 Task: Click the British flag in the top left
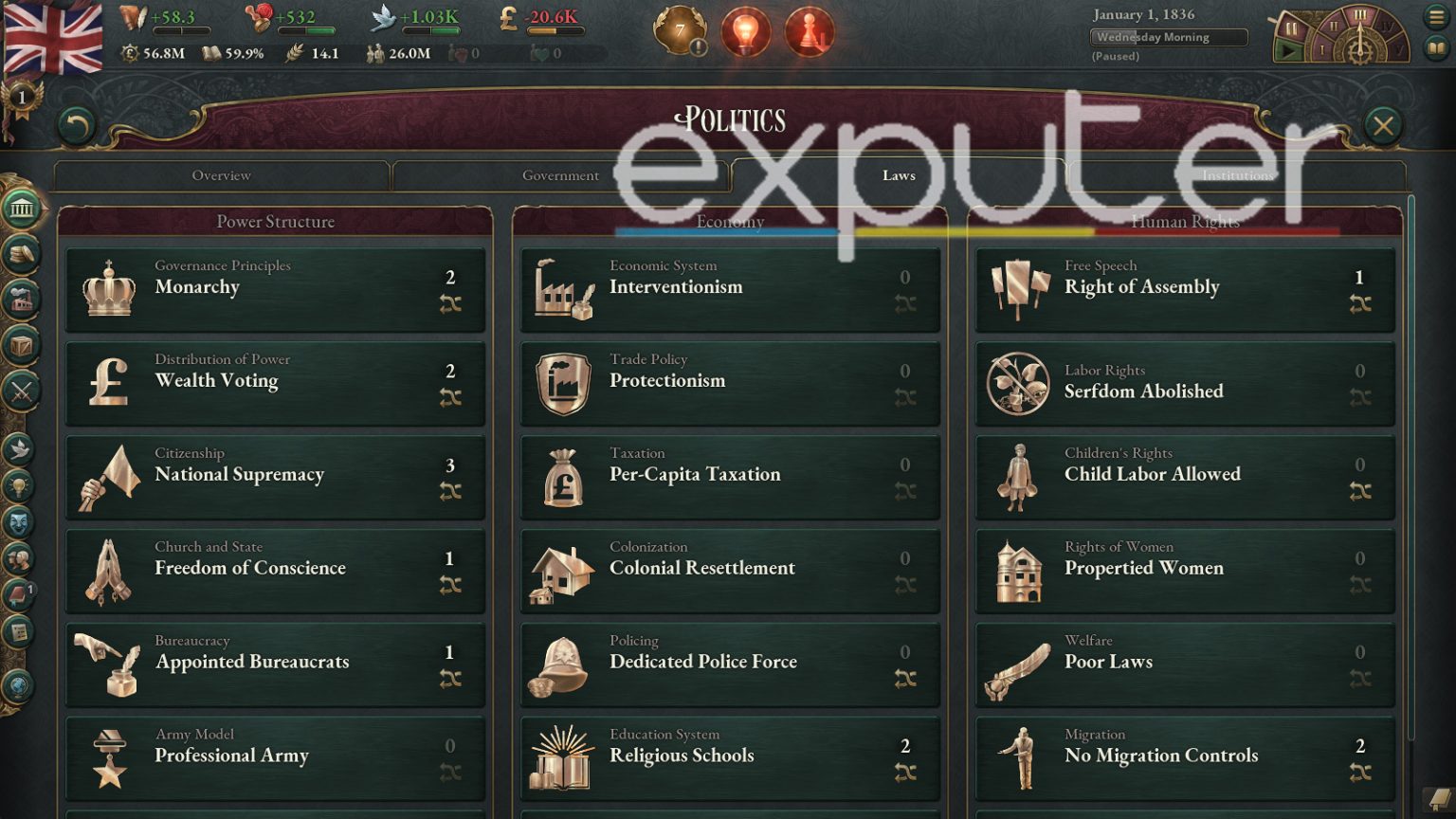pos(54,38)
